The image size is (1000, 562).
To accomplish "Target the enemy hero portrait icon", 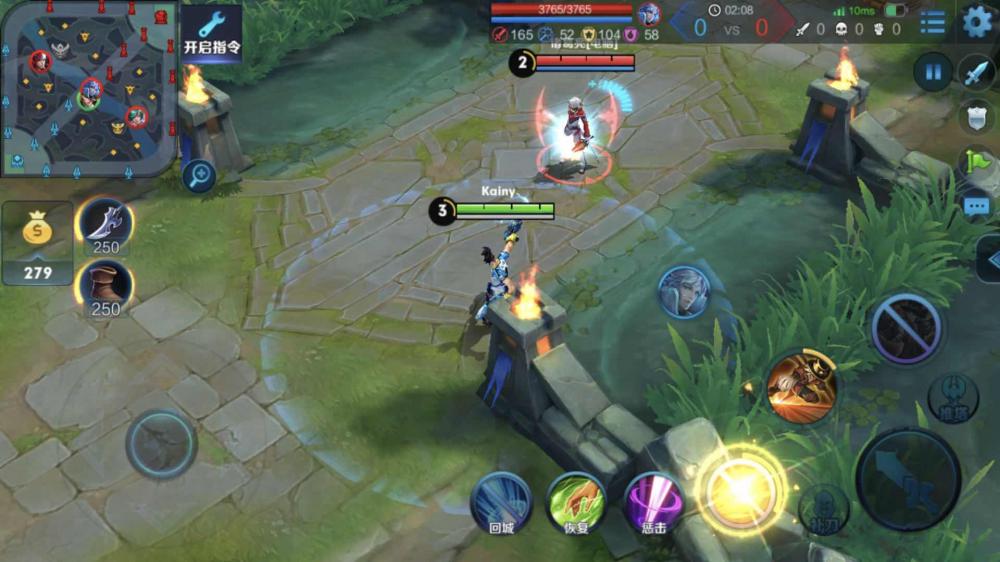I will [684, 292].
